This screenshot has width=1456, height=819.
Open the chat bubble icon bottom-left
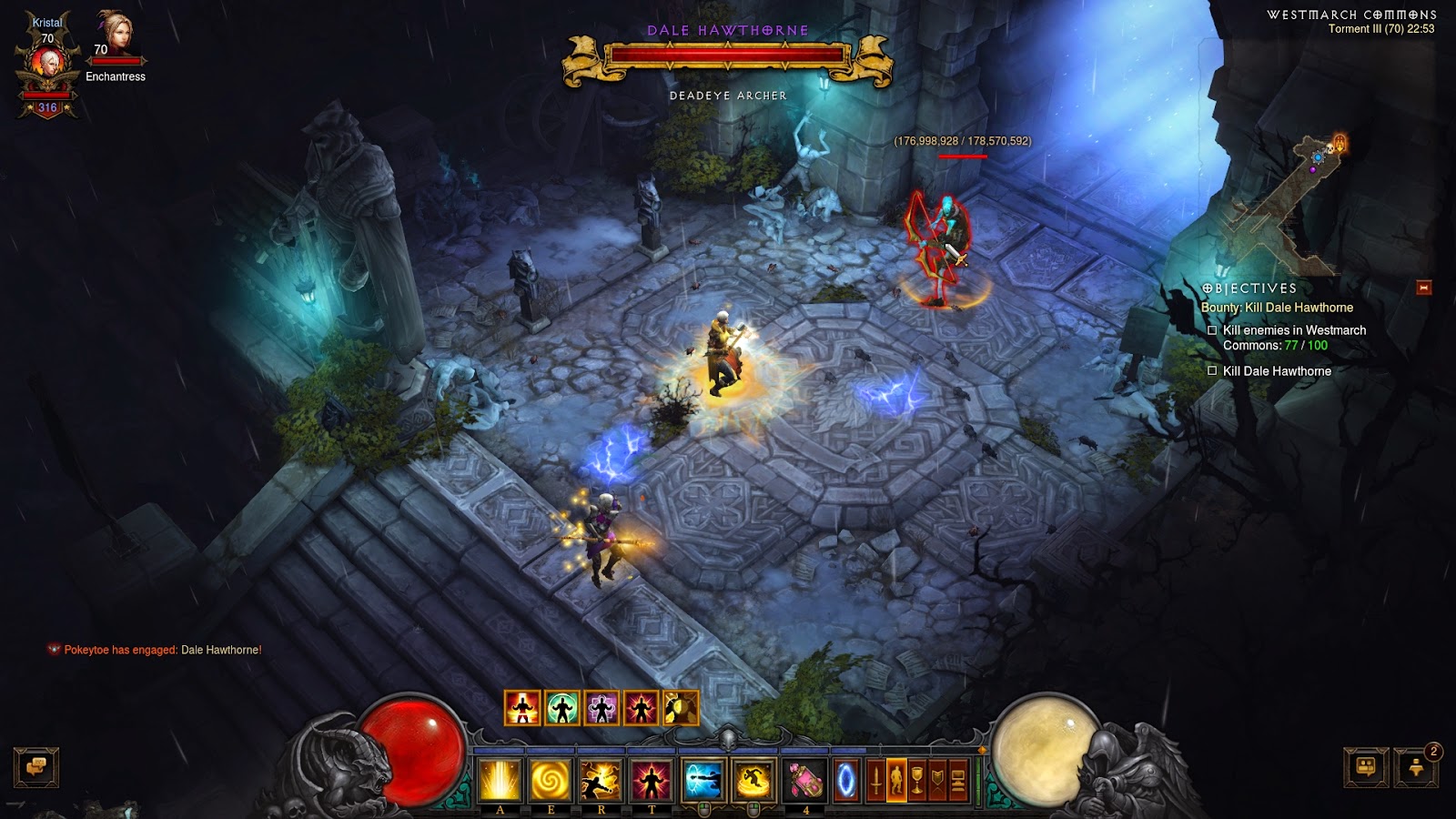(x=36, y=768)
